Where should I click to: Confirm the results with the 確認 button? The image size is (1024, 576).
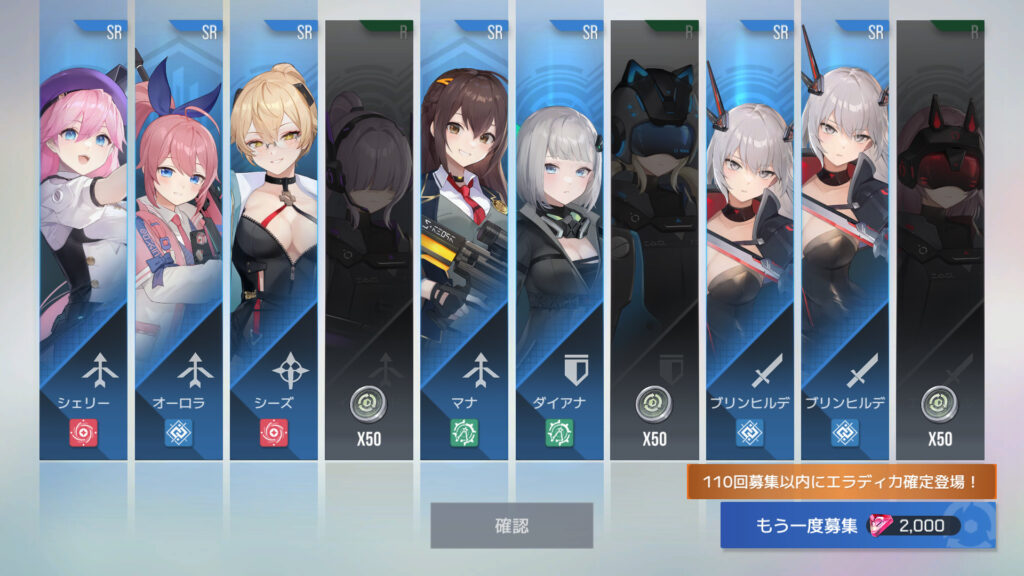(511, 525)
